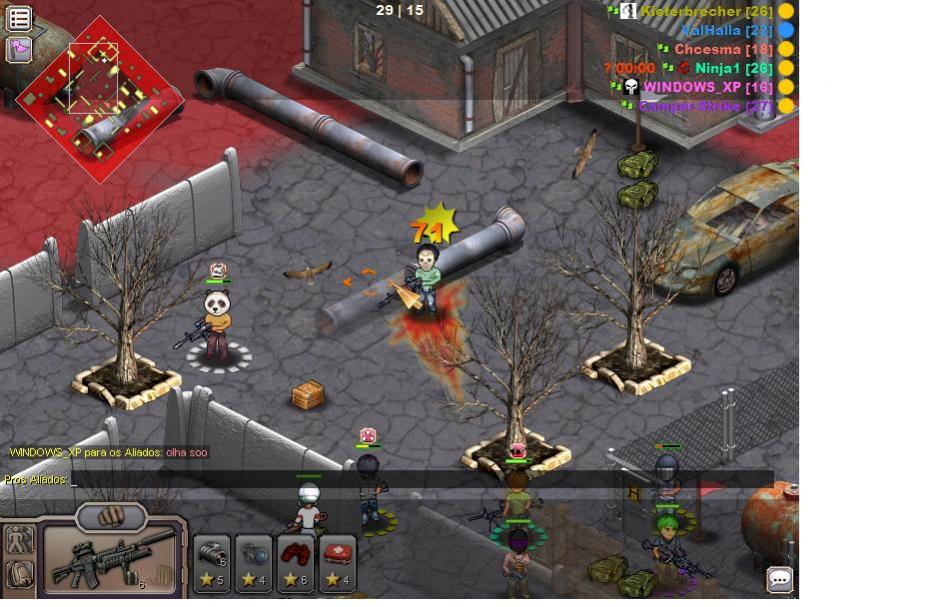
Task: Open the list menu button
Action: [19, 18]
